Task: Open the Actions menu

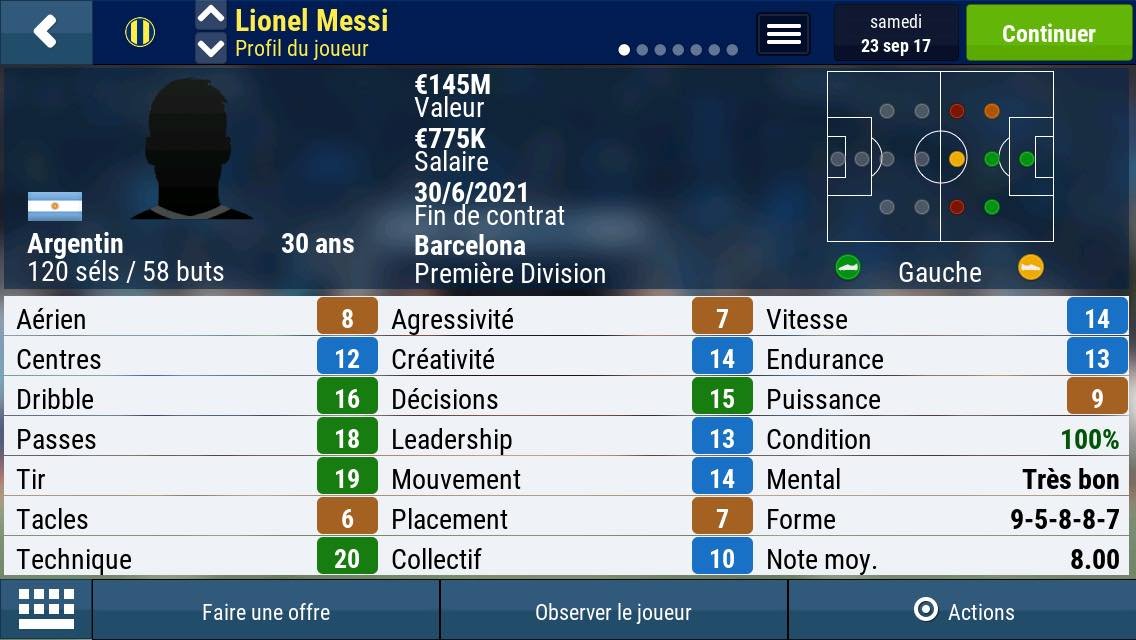Action: tap(964, 612)
